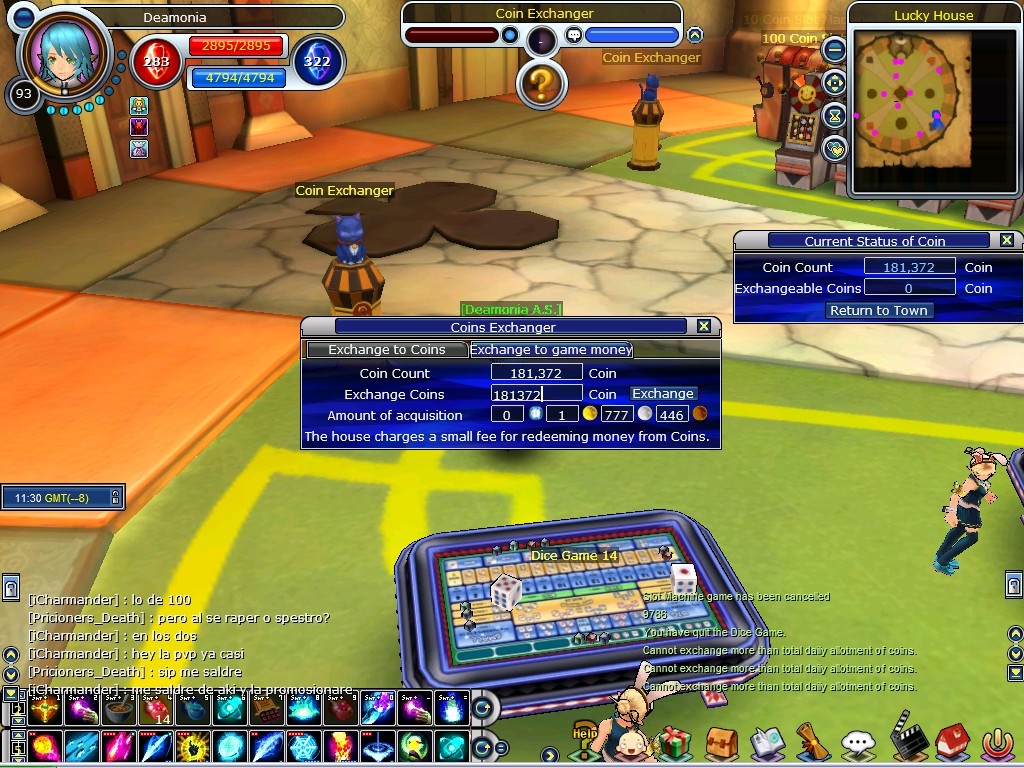The image size is (1024, 768).
Task: Open the gift box menu icon
Action: pos(675,742)
